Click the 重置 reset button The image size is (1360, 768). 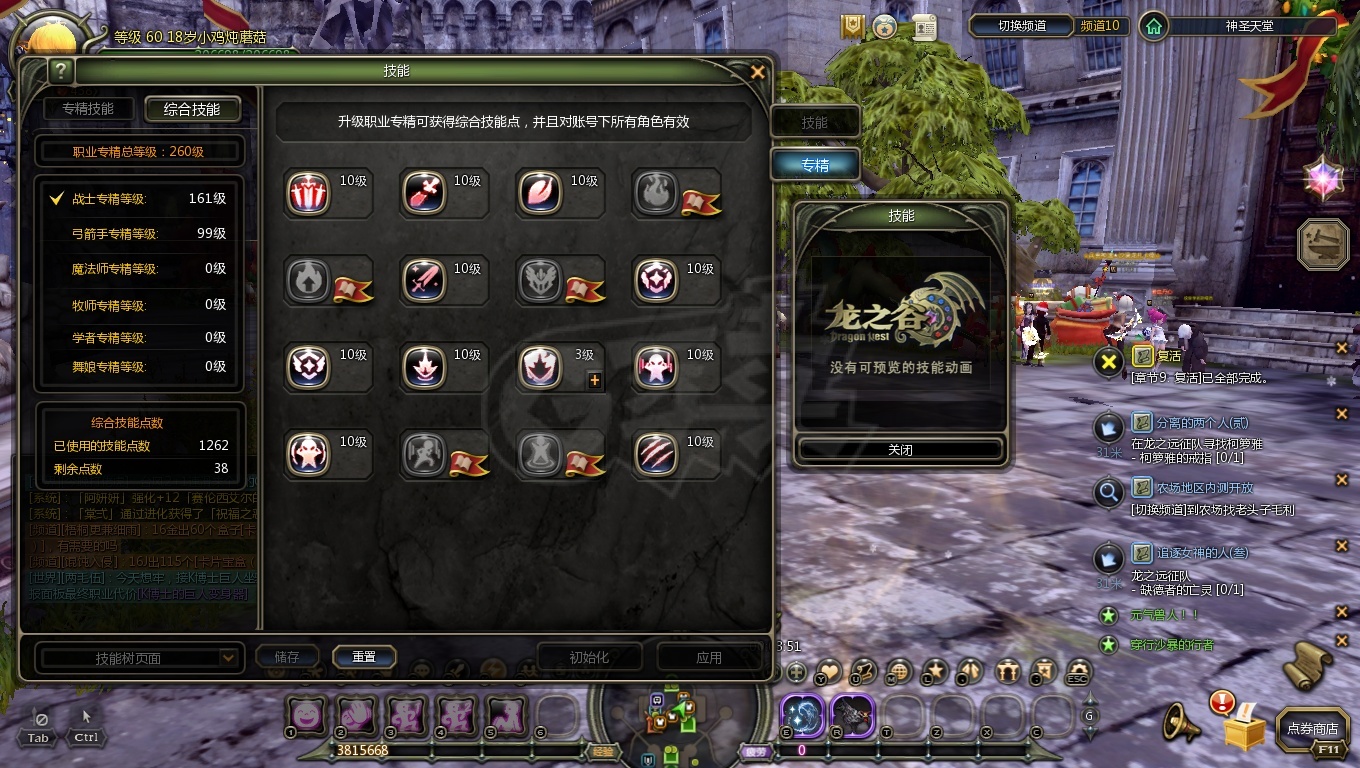coord(364,657)
